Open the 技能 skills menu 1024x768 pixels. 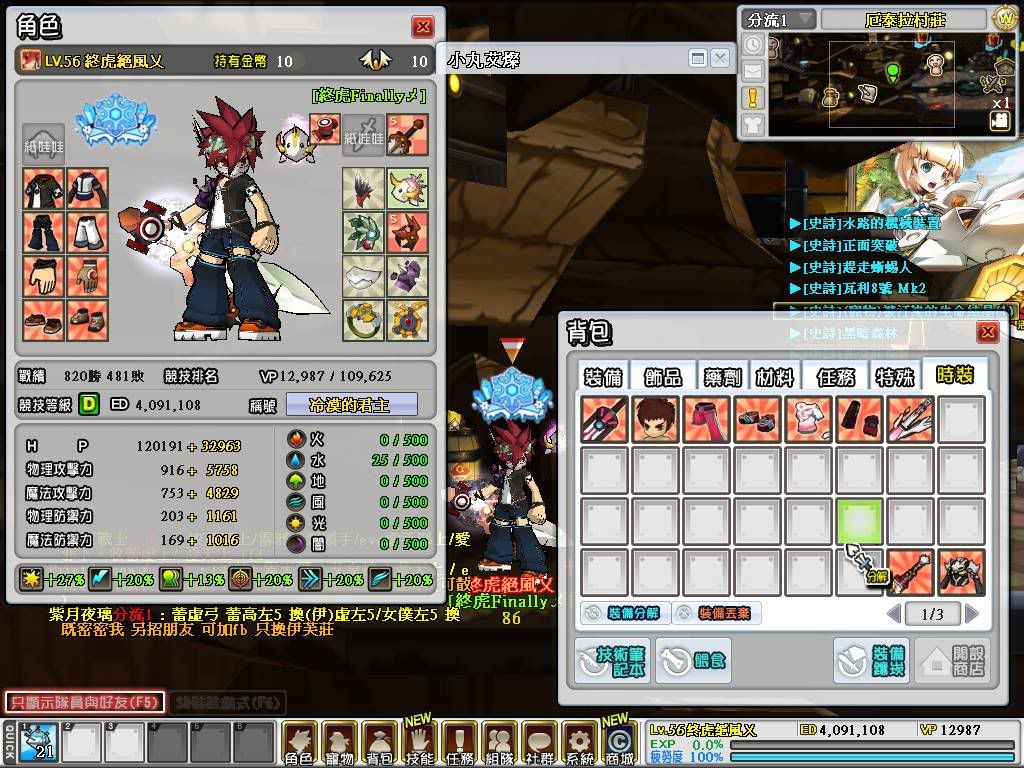[419, 743]
